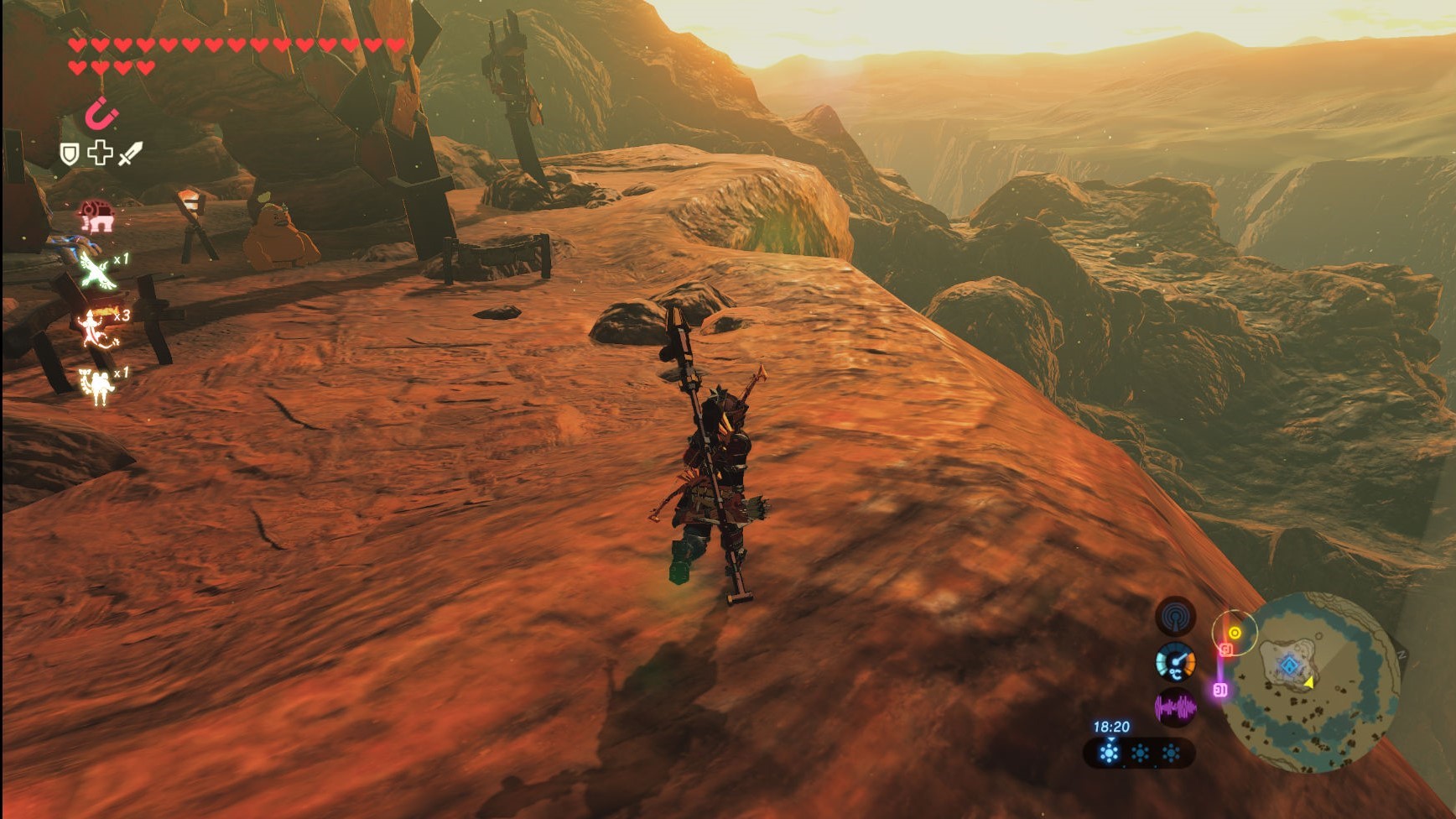1456x819 pixels.
Task: Click the temperature gauge icon
Action: pyautogui.click(x=1175, y=663)
